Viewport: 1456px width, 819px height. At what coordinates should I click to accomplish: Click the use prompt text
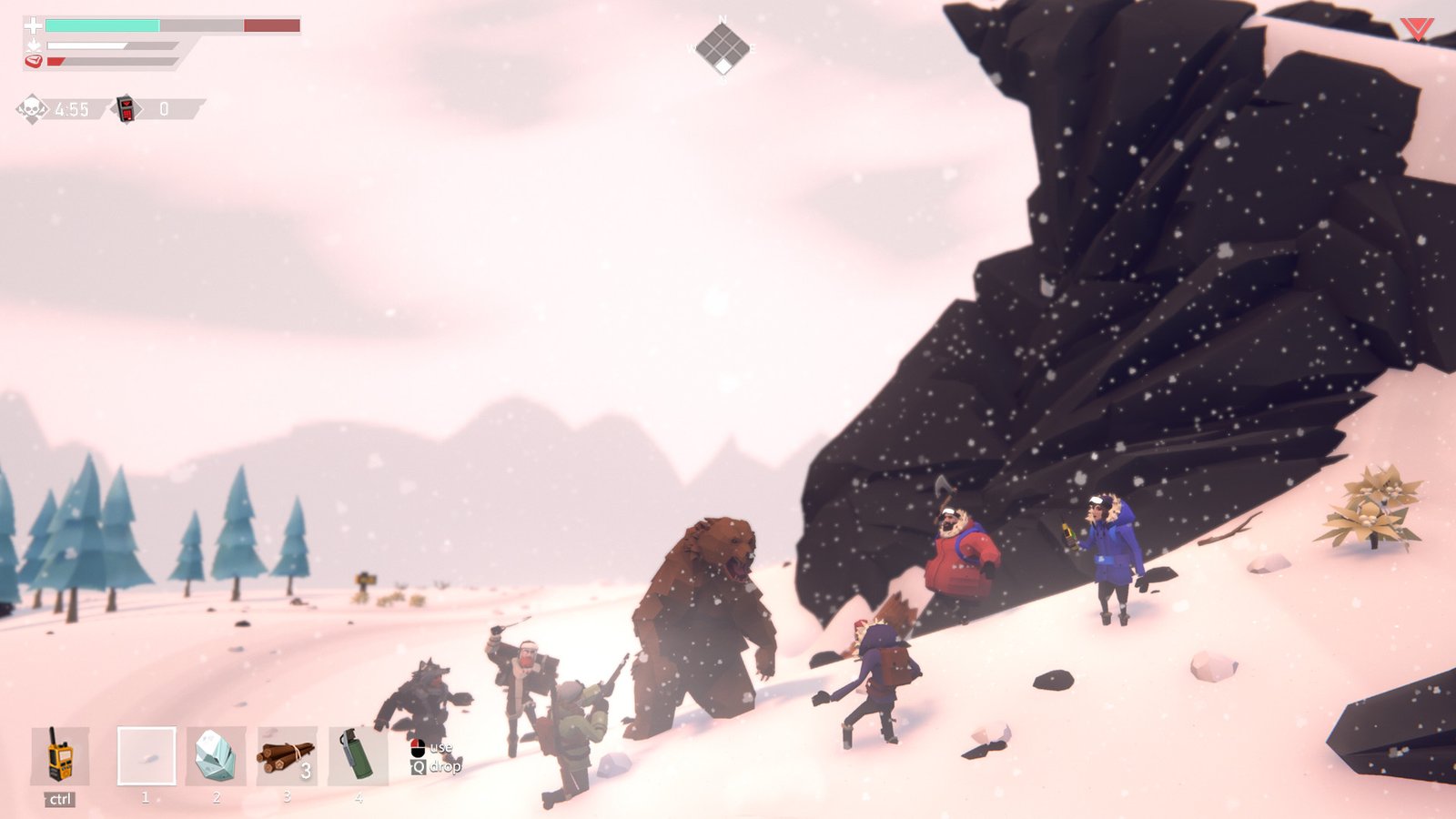(442, 749)
